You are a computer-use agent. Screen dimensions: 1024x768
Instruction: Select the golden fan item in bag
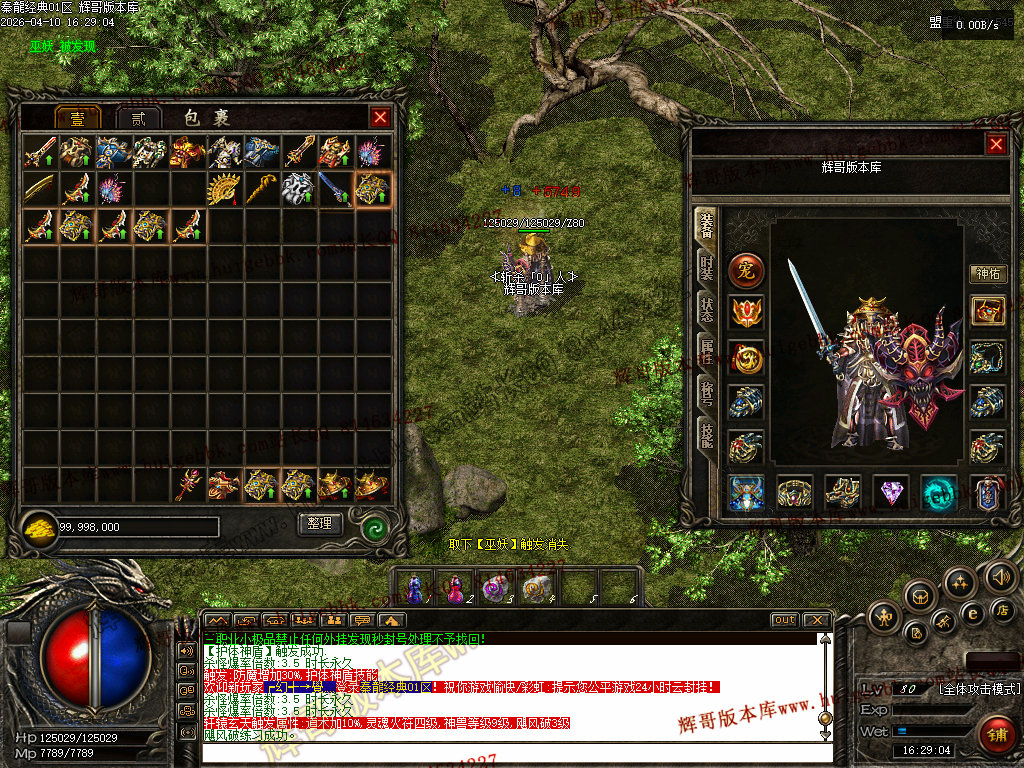tap(225, 188)
